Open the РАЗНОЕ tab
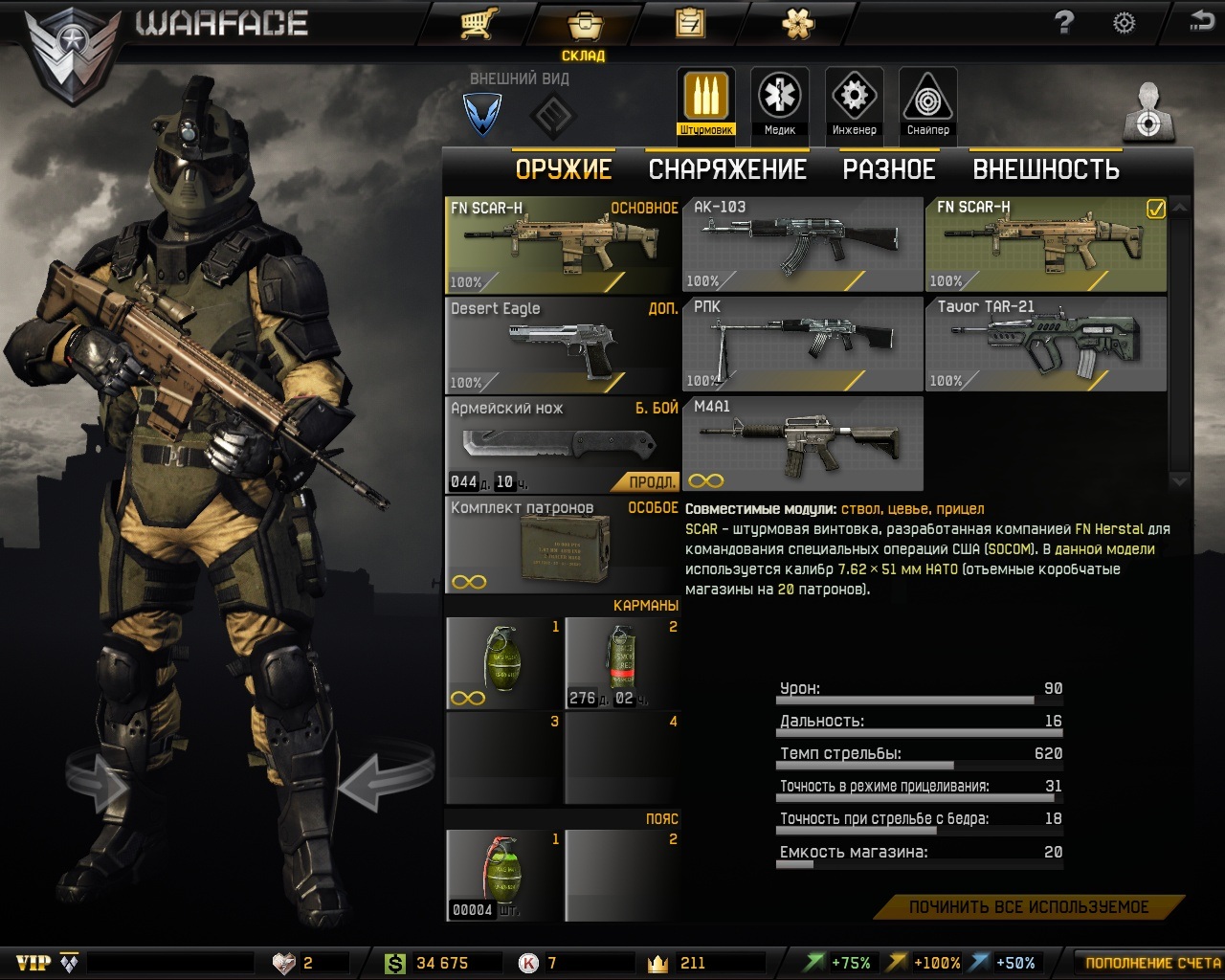Screen dimensions: 1225x980 pyautogui.click(x=888, y=169)
